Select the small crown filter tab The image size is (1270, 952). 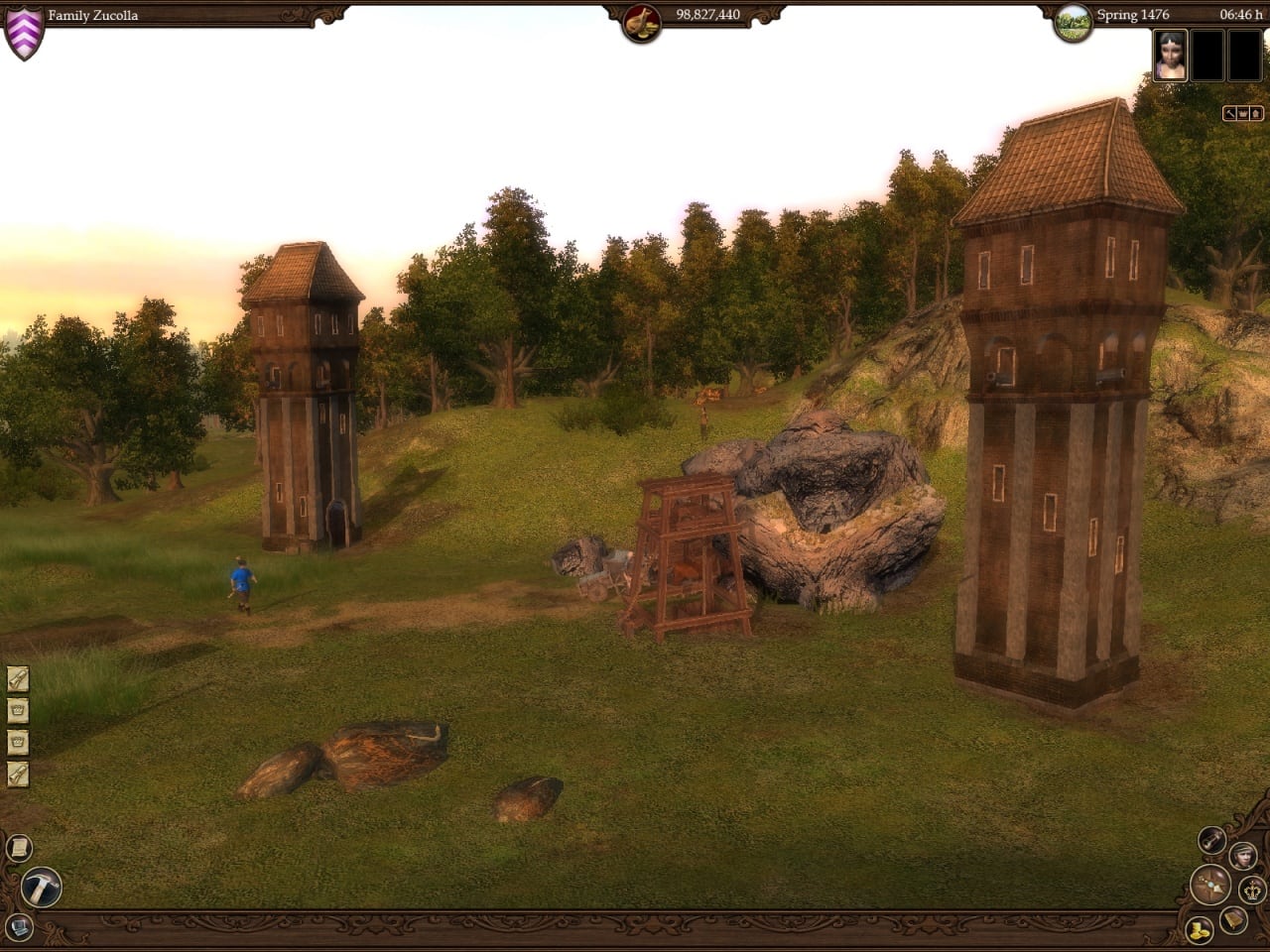[1242, 114]
